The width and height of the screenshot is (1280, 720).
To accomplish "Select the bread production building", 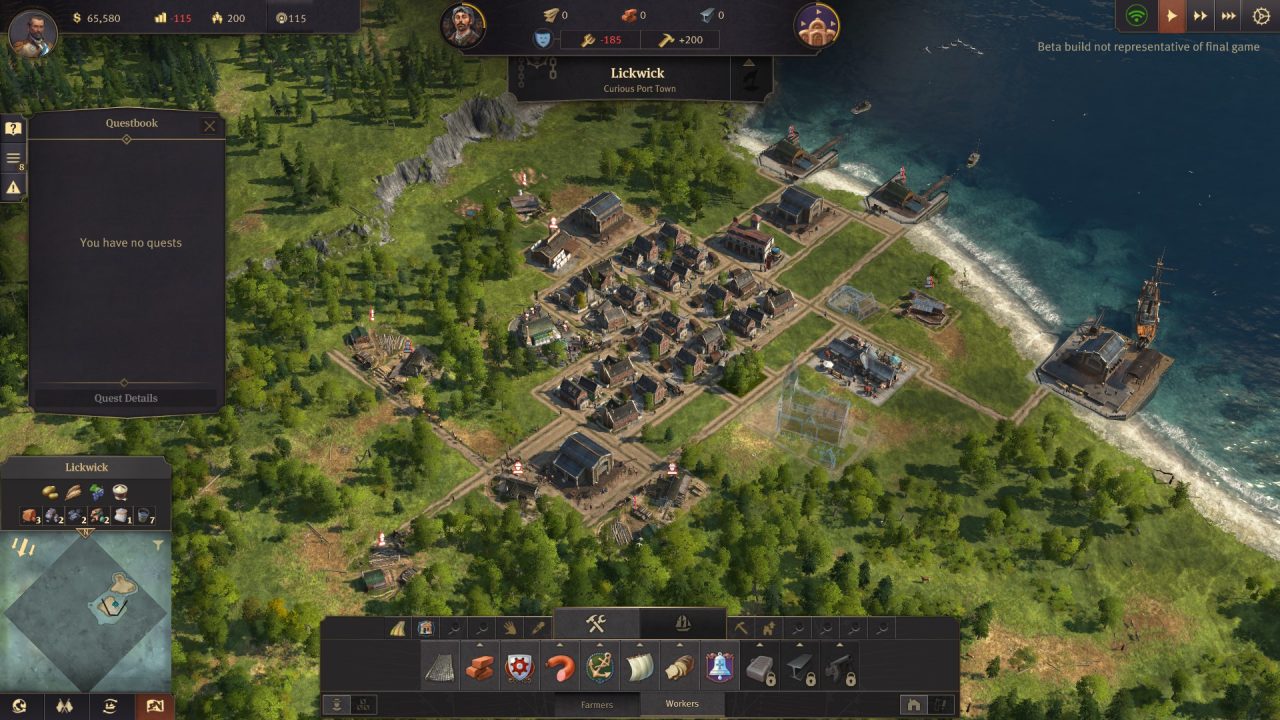I will pos(679,668).
